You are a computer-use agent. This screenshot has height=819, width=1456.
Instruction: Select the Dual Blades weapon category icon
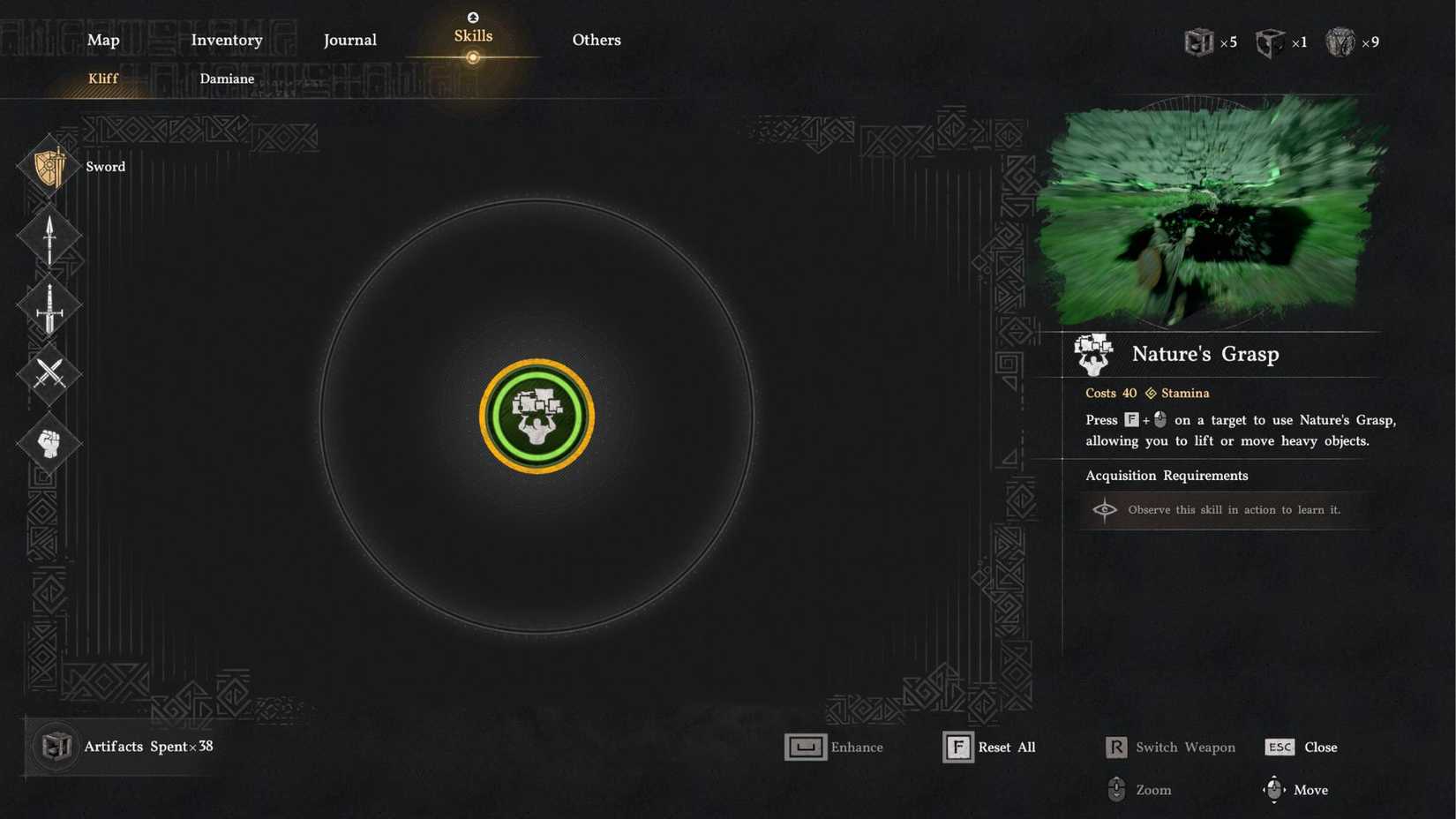pyautogui.click(x=49, y=374)
